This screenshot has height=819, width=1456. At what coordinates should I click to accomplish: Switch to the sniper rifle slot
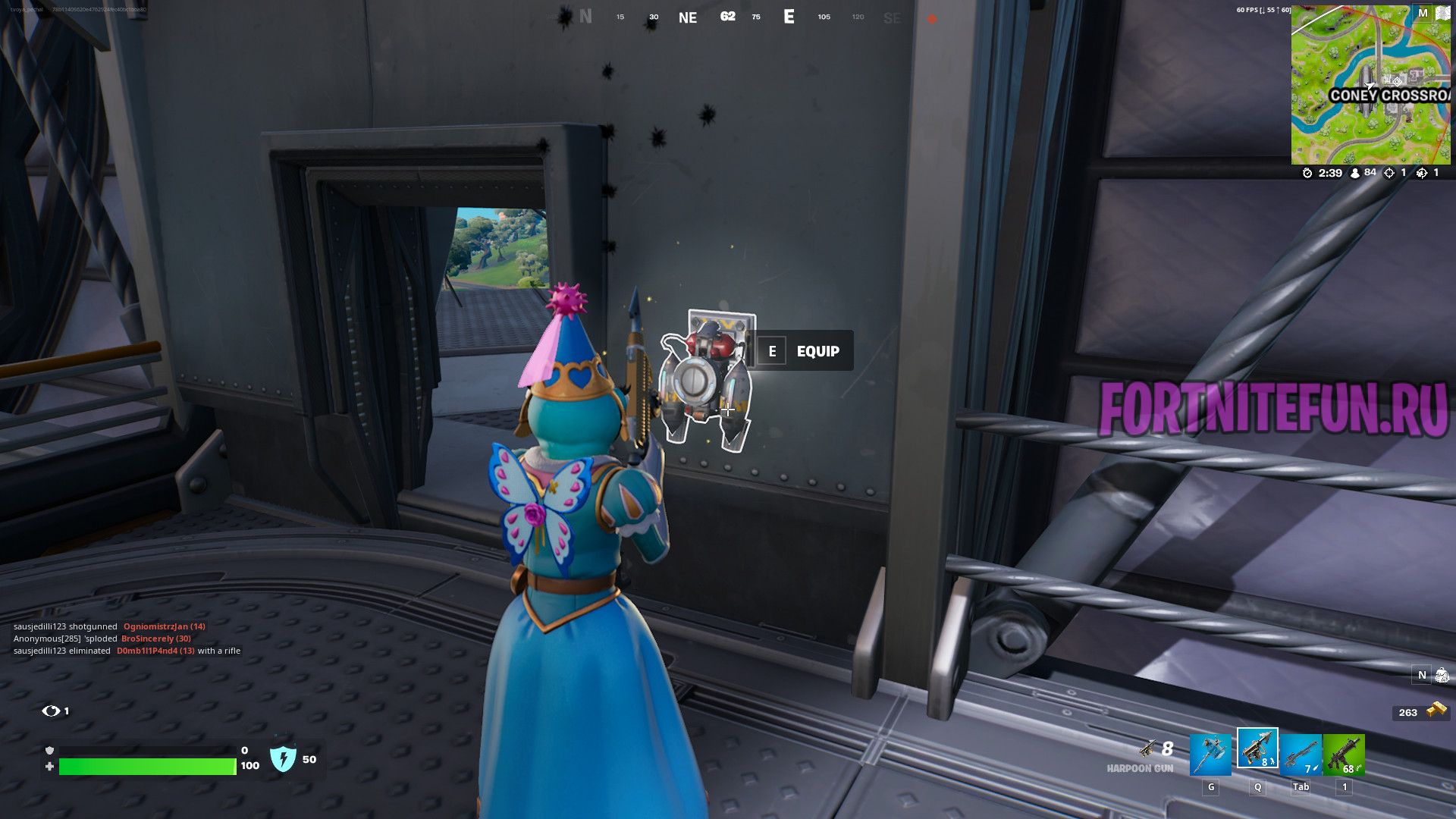1301,755
